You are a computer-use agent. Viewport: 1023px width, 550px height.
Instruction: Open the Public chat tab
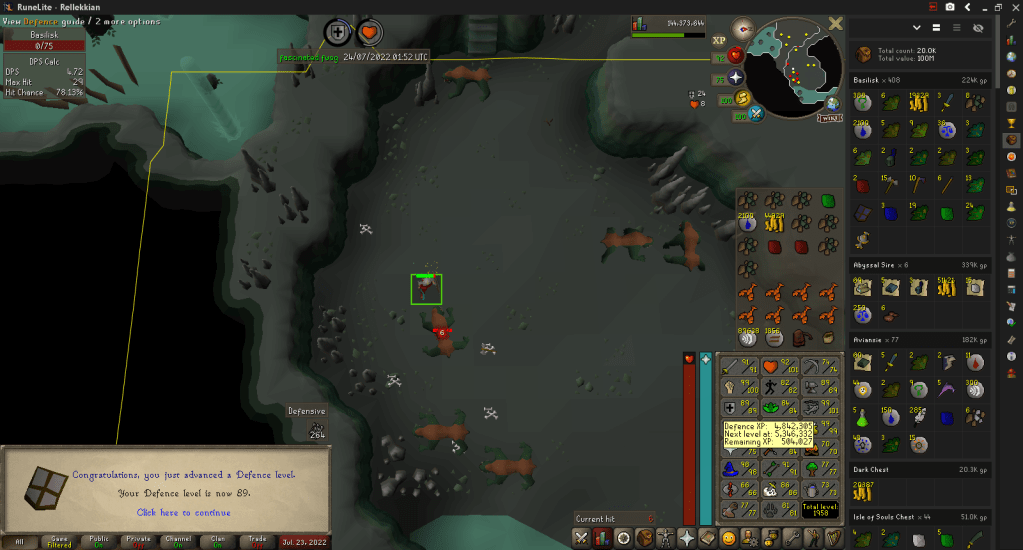pos(99,540)
